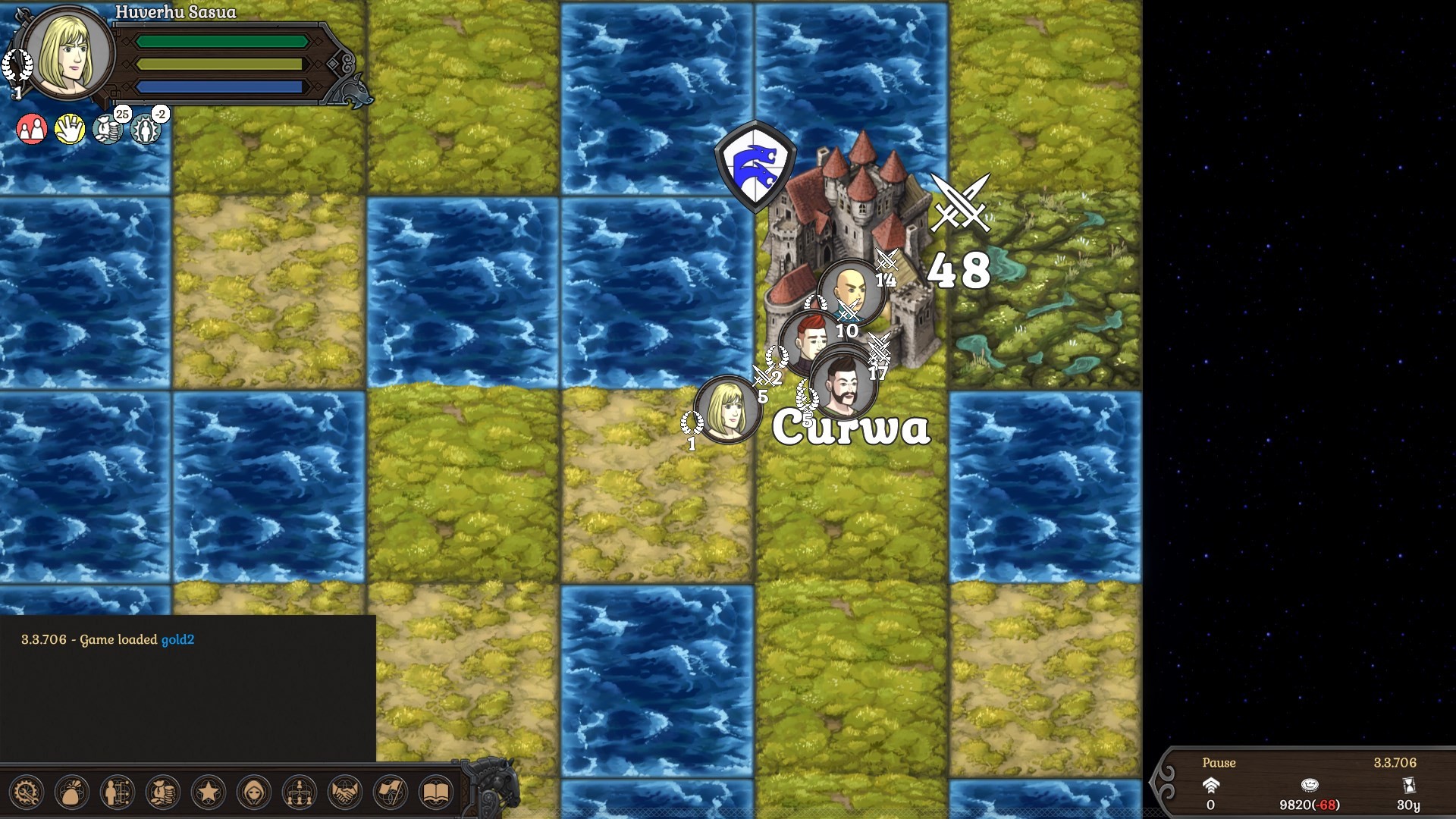Click the blue wolf shield banner above the castle
This screenshot has width=1456, height=819.
(x=755, y=165)
